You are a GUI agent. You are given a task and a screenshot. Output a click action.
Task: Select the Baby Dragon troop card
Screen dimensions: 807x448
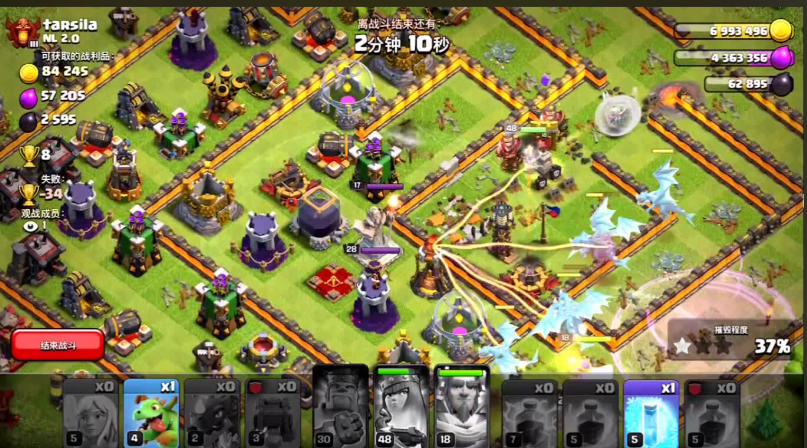point(150,412)
